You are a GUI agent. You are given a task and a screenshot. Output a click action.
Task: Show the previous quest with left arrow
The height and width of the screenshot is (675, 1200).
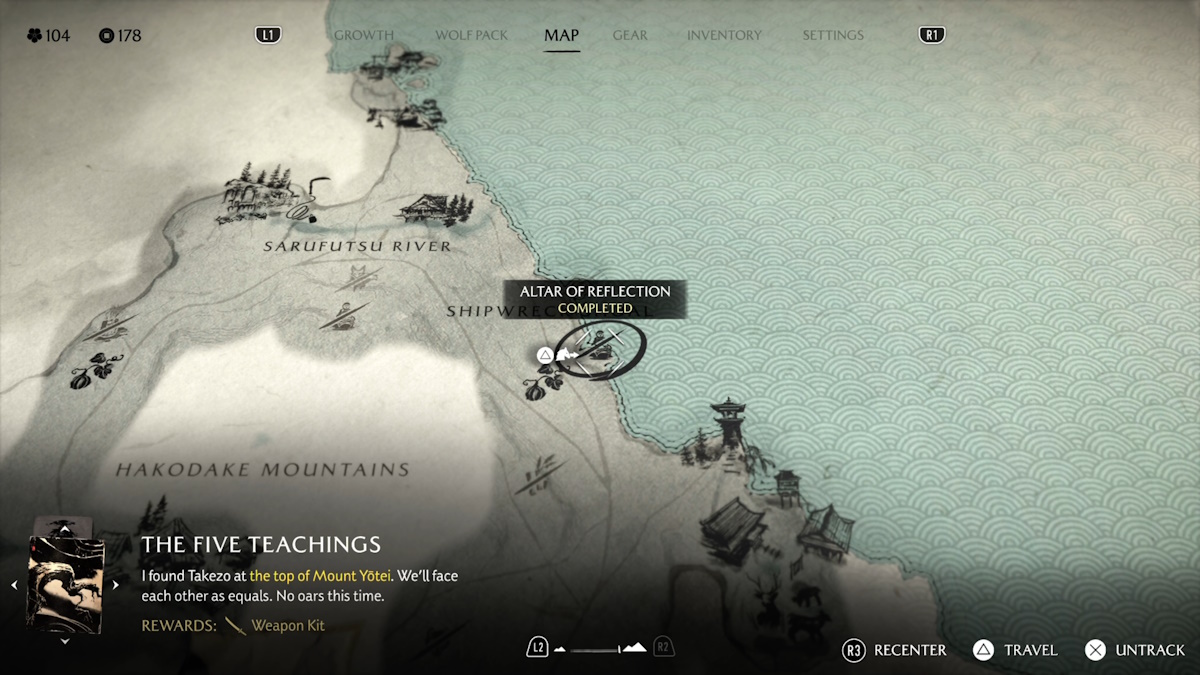pos(14,584)
